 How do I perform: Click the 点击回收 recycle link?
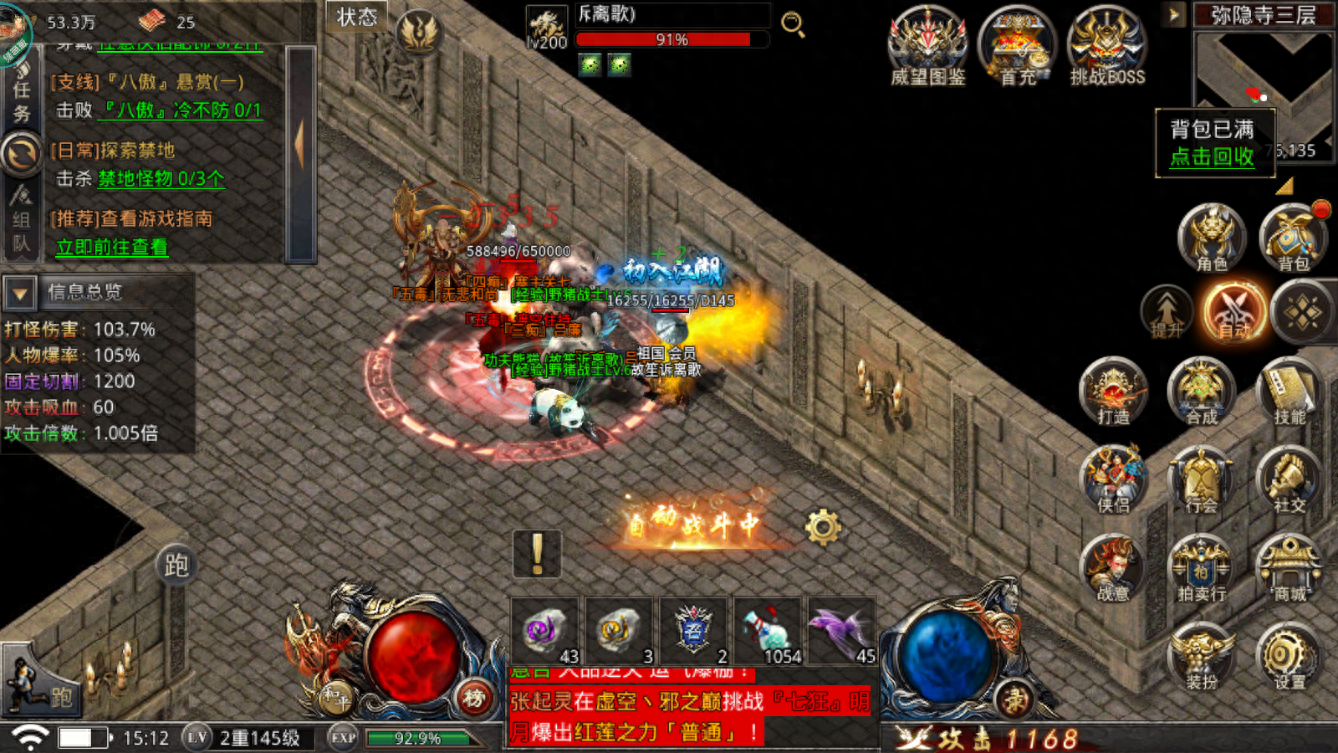[x=1212, y=157]
